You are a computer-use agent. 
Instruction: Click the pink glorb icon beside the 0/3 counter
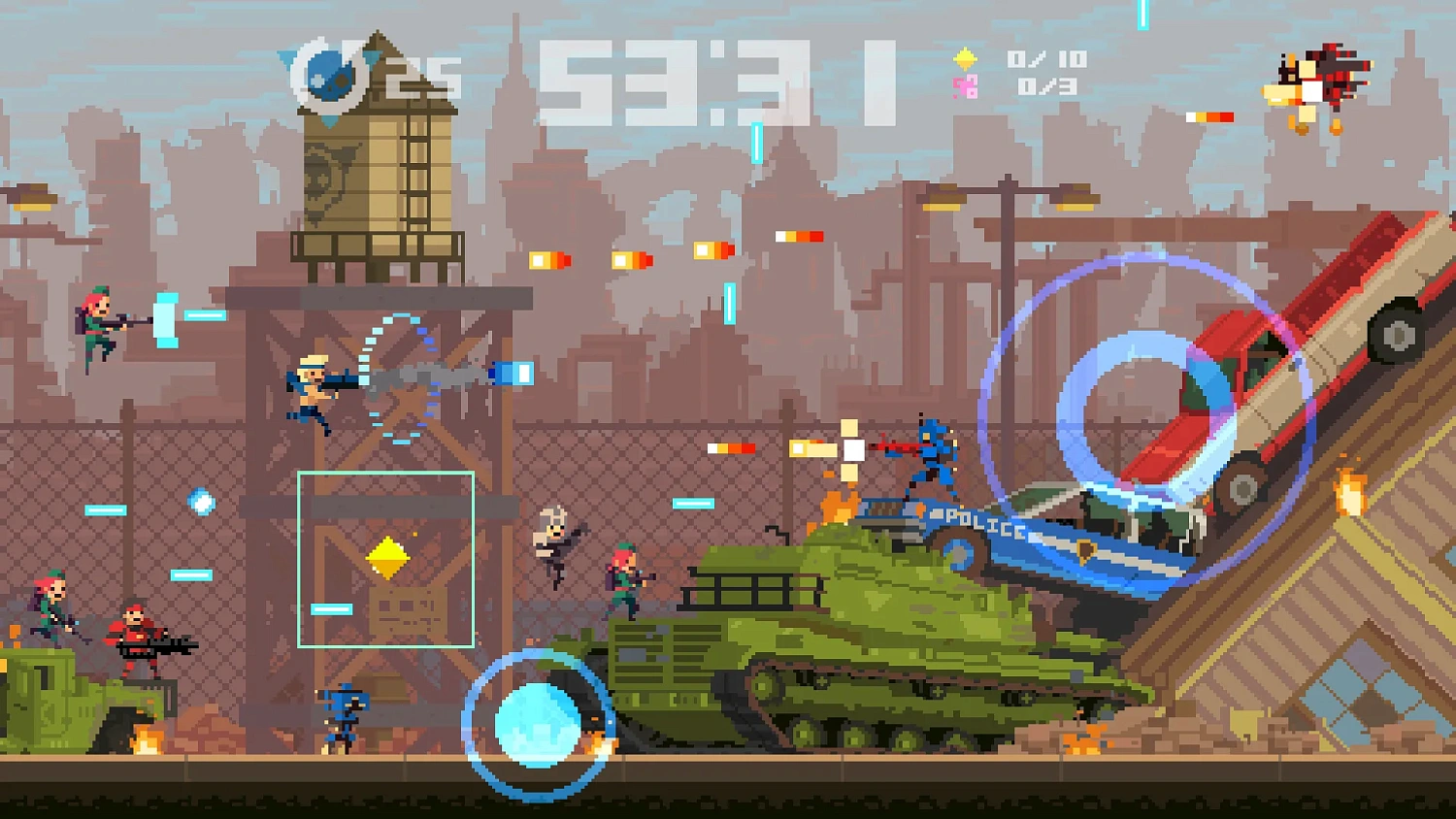point(964,87)
